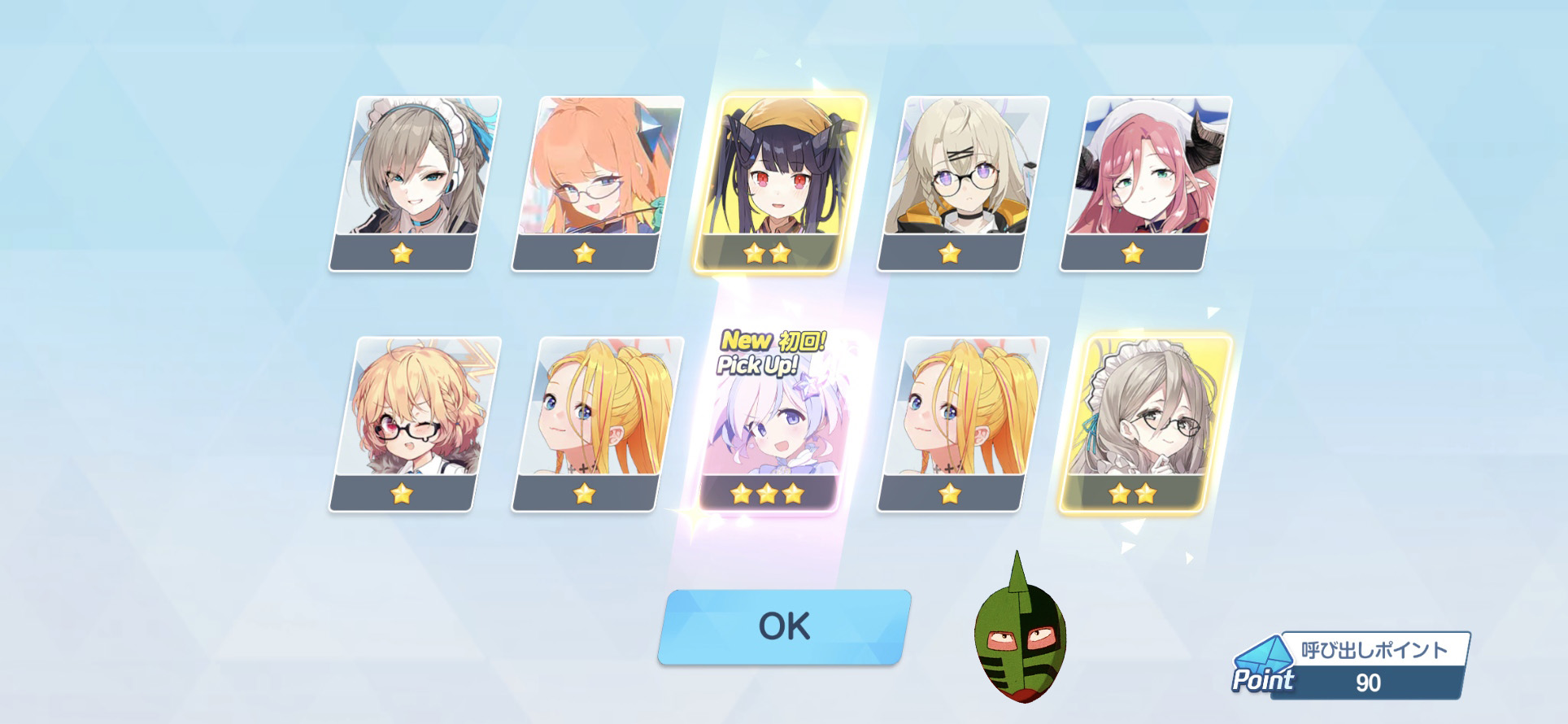Confirm the recruitment results with OK
1568x724 pixels.
[784, 626]
